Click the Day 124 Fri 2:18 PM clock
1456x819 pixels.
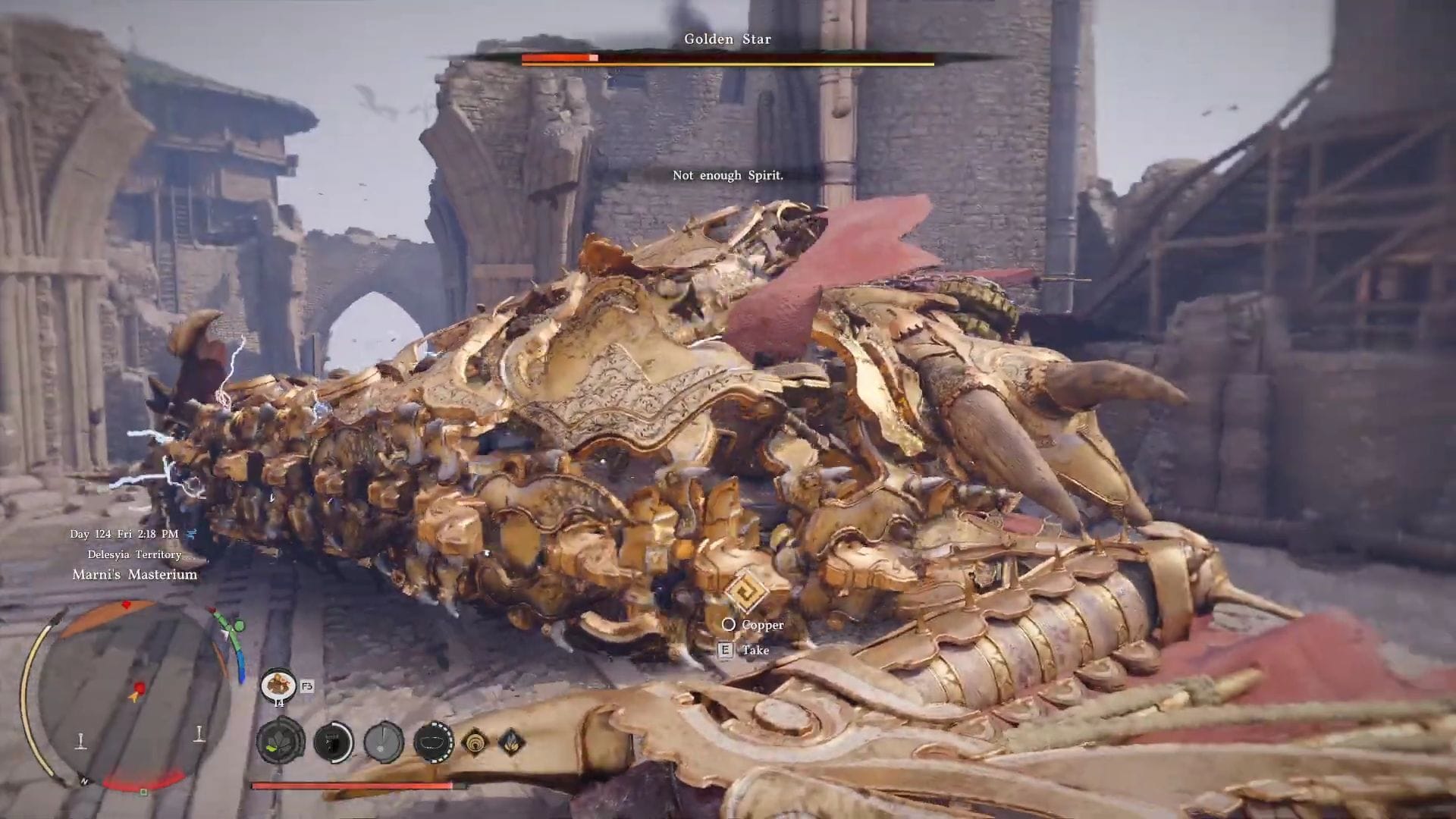click(124, 533)
